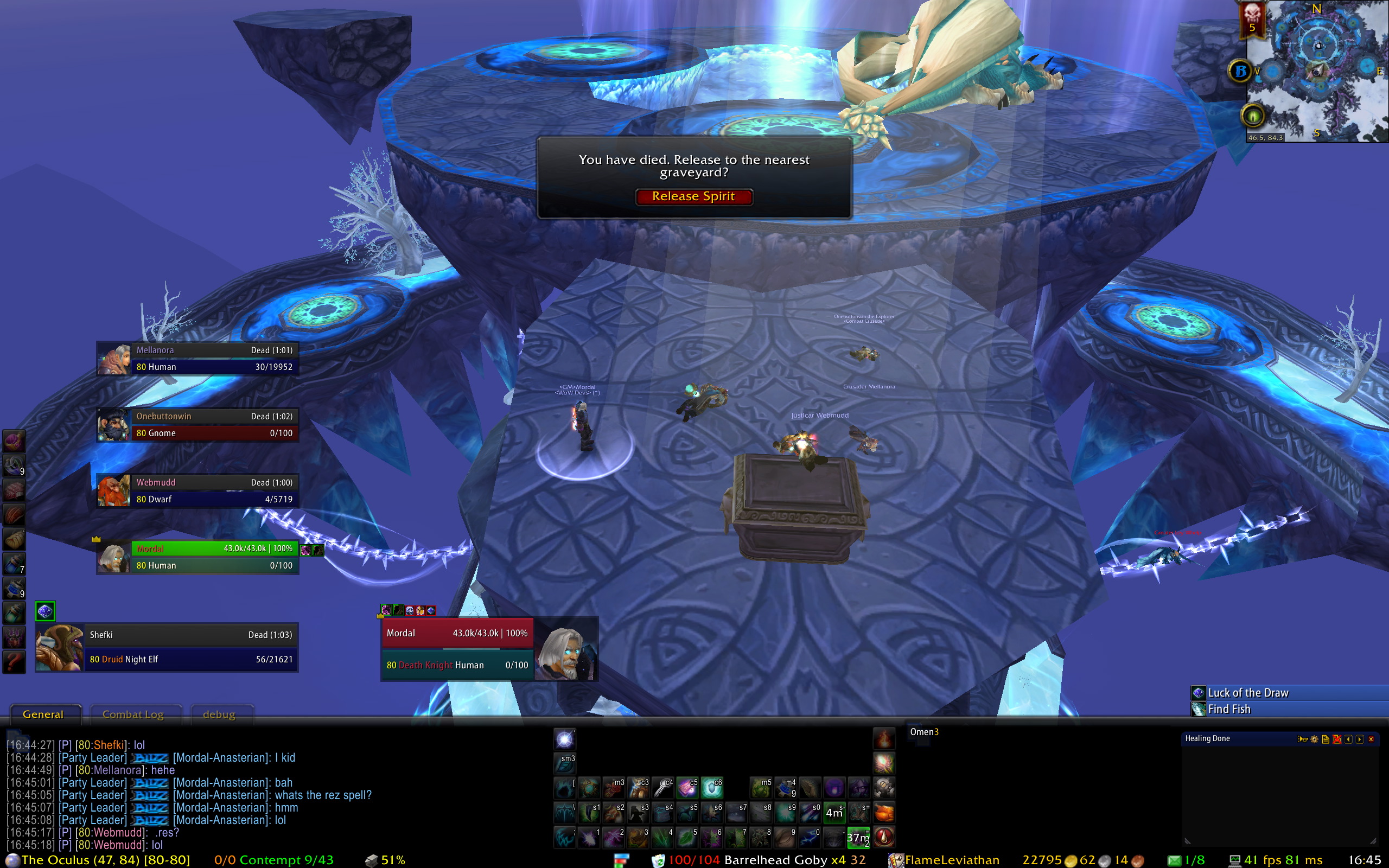Click the heroic skull dungeon difficulty banner
The width and height of the screenshot is (1389, 868).
pyautogui.click(x=1252, y=19)
